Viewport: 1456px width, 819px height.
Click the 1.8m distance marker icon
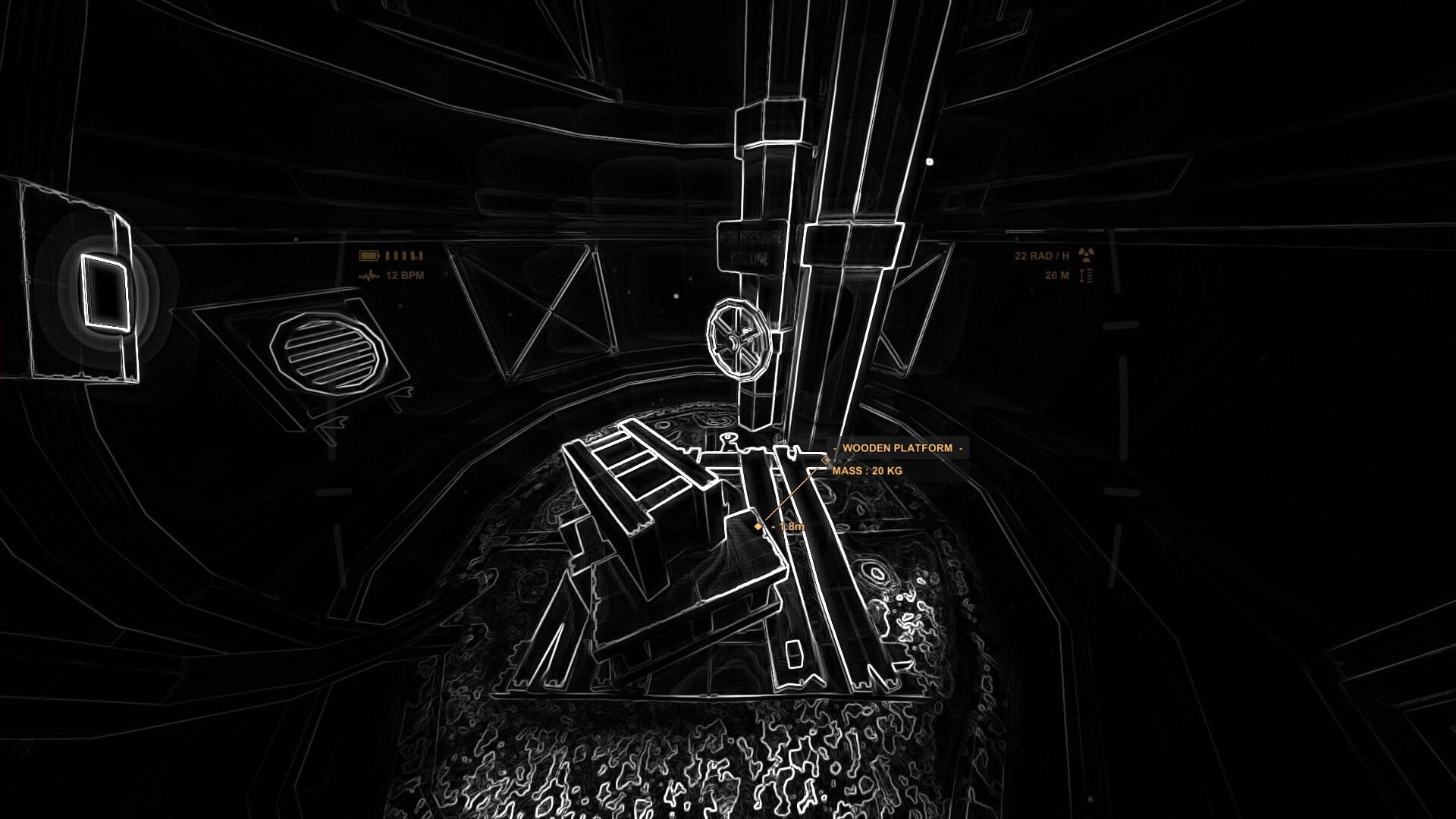[x=758, y=526]
